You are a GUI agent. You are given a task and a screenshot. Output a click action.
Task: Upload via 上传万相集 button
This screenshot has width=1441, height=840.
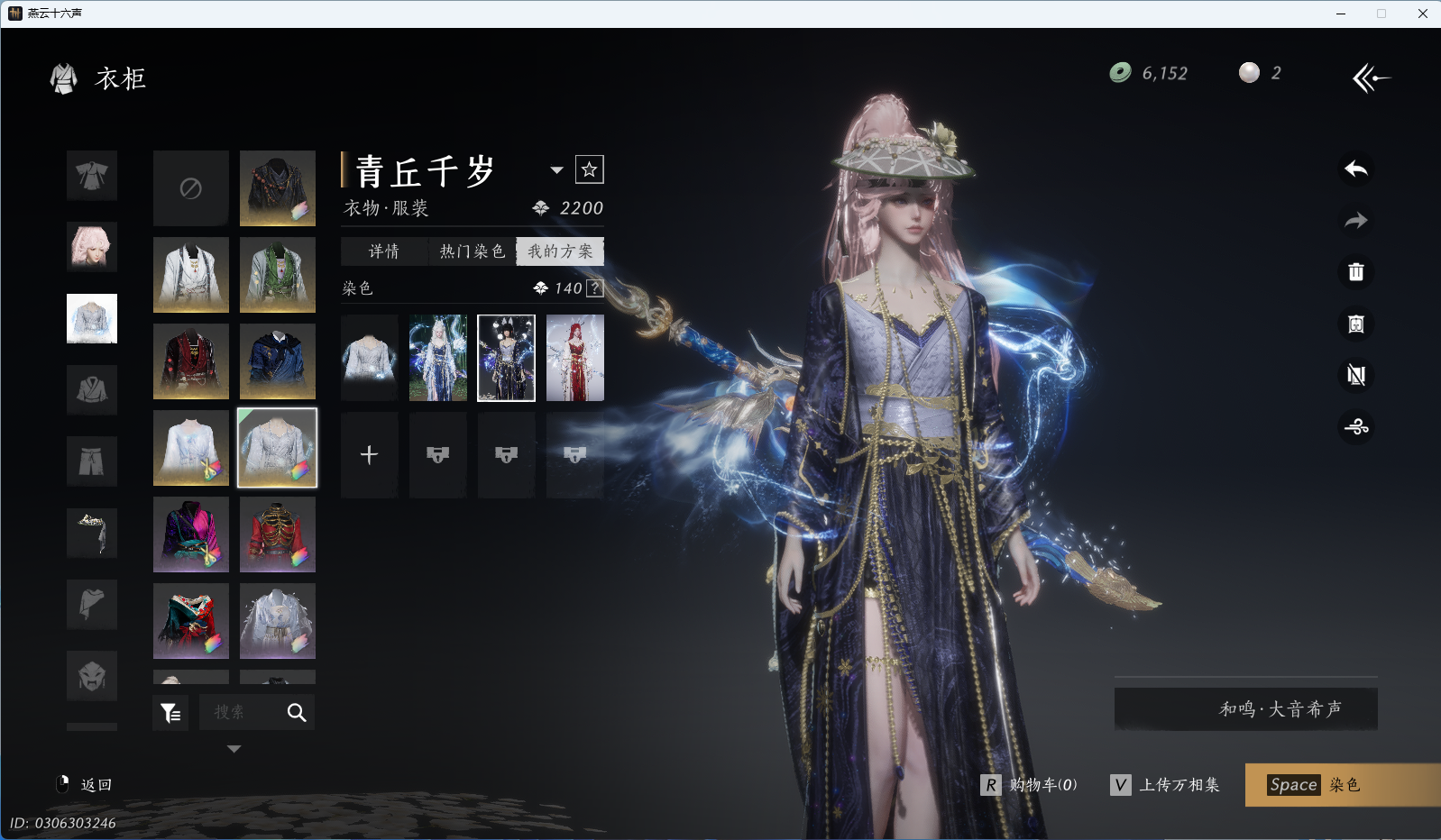1165,785
